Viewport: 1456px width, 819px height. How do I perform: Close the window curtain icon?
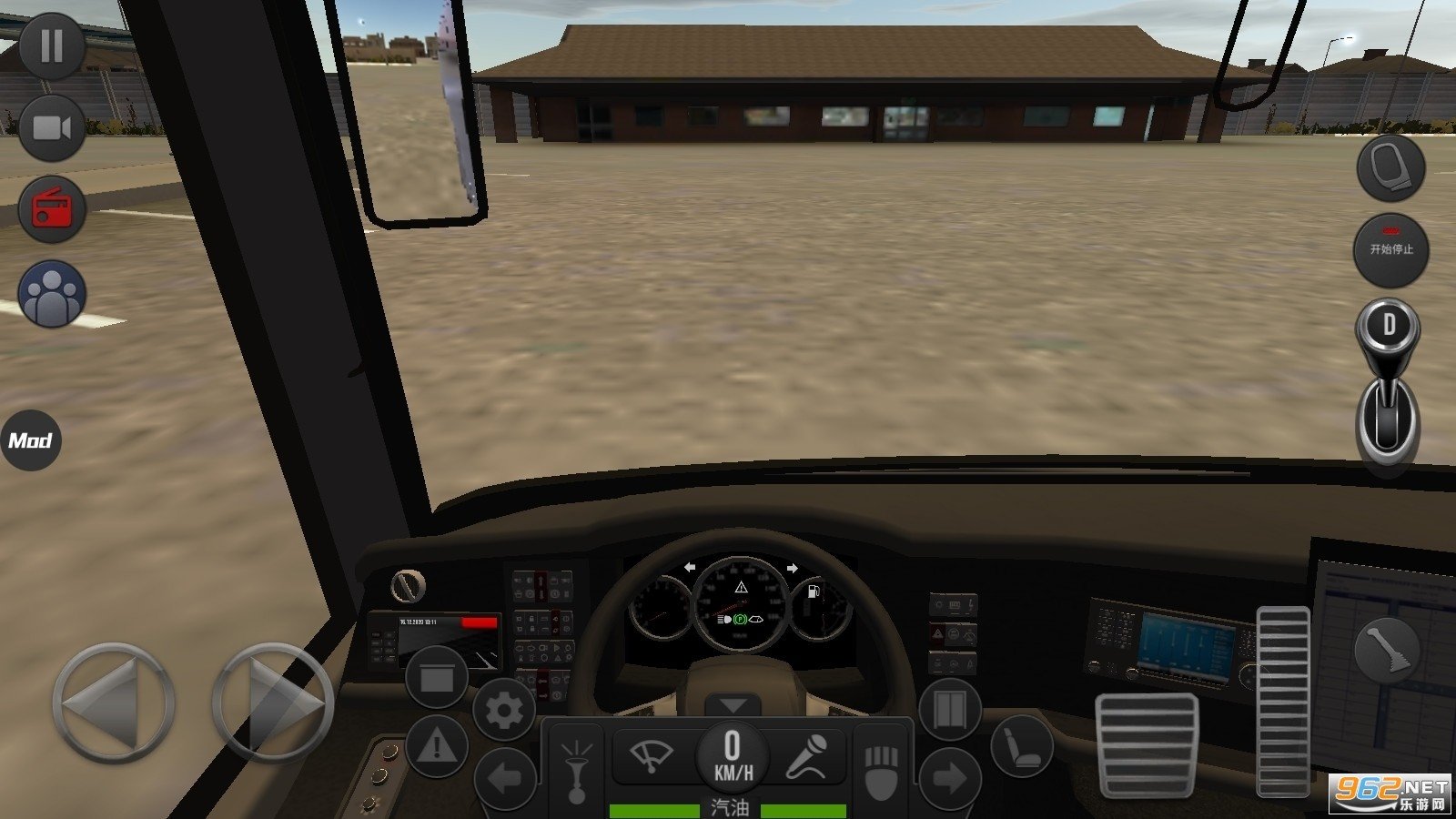coord(437,678)
